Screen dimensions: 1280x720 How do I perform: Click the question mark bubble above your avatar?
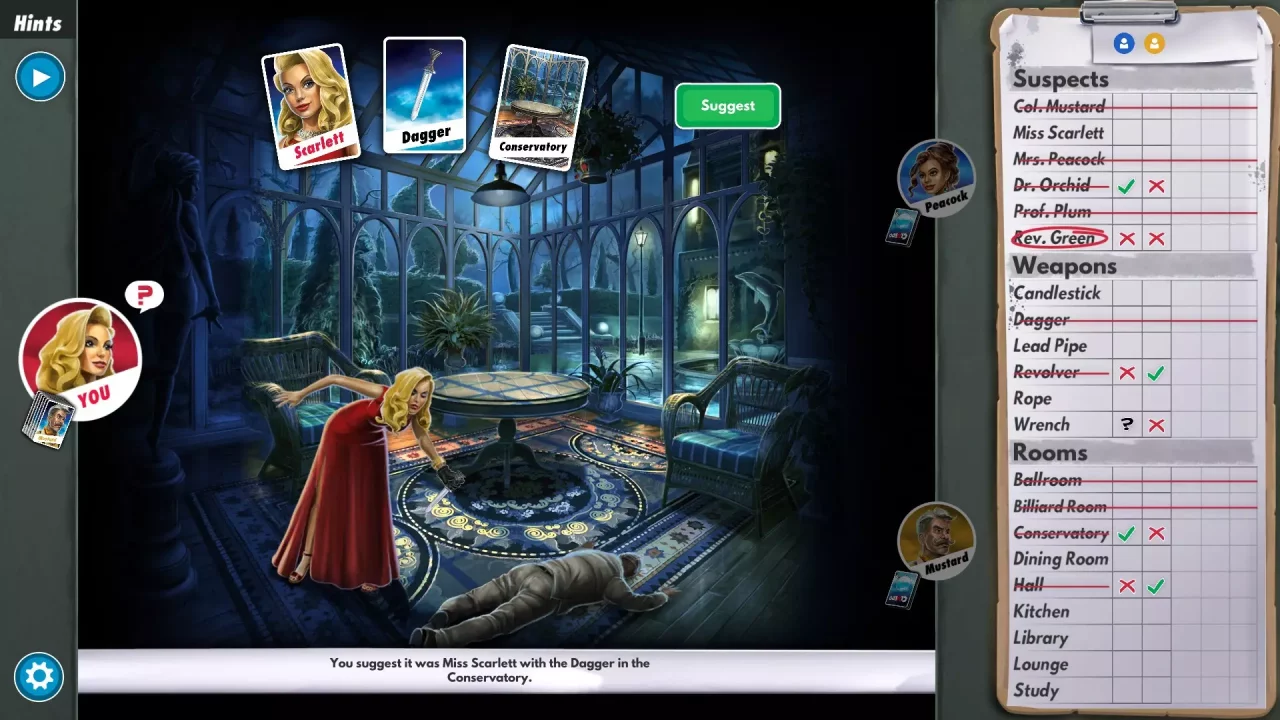click(143, 295)
